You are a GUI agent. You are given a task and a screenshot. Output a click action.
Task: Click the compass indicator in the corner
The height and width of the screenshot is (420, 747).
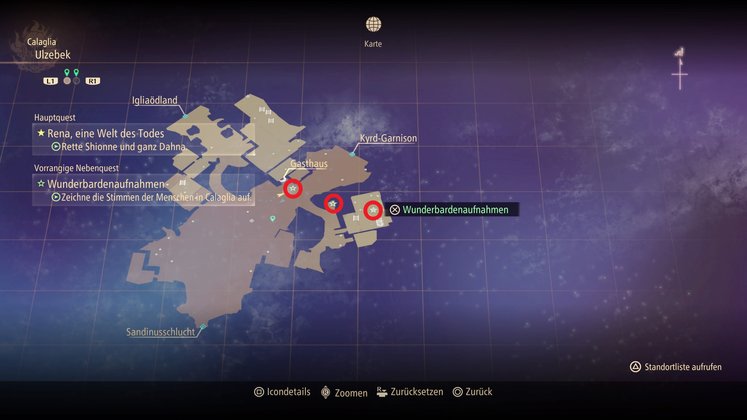point(680,68)
